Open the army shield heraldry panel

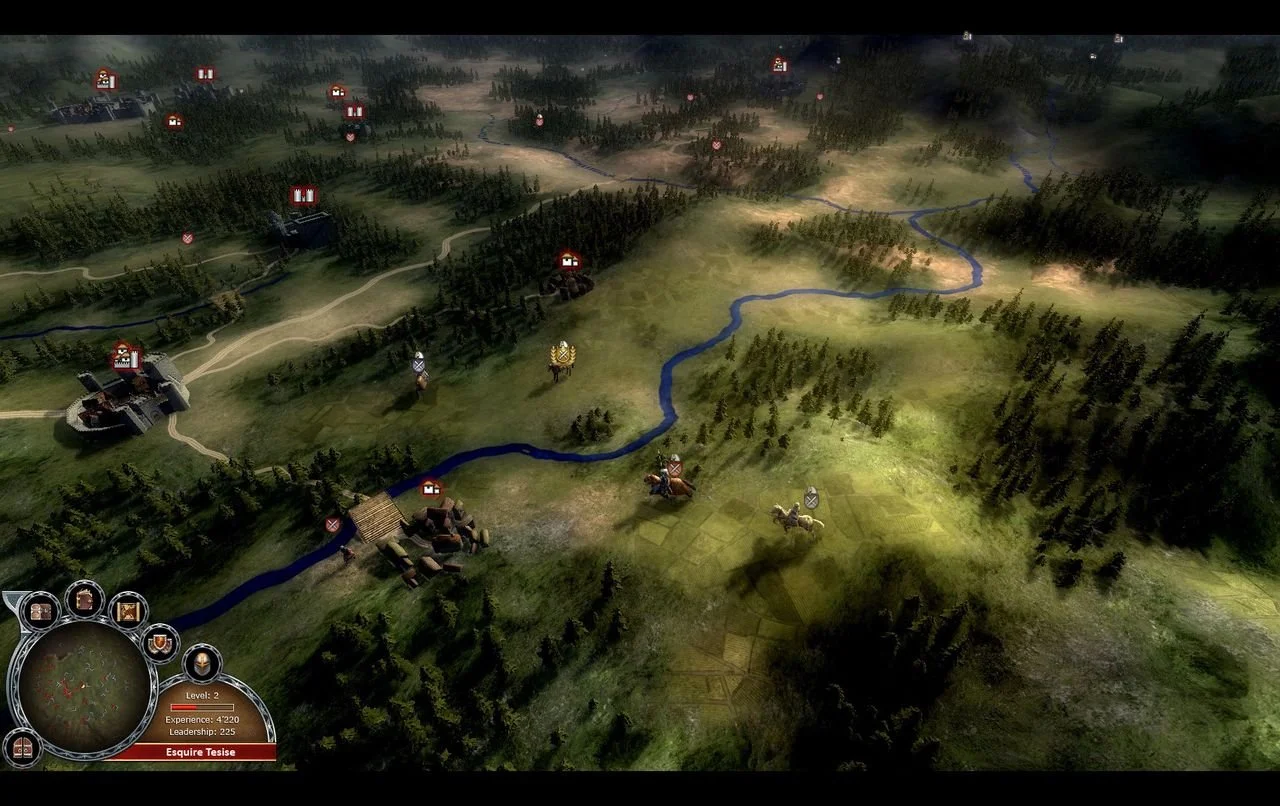click(160, 643)
